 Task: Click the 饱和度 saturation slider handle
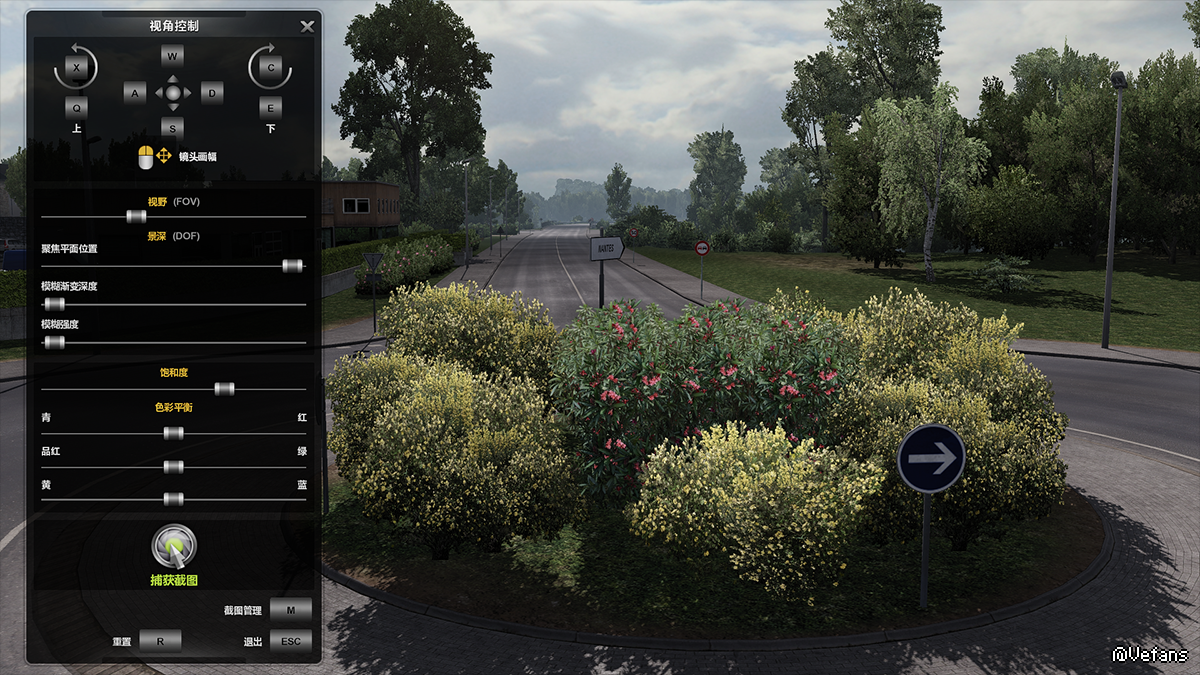pyautogui.click(x=224, y=389)
